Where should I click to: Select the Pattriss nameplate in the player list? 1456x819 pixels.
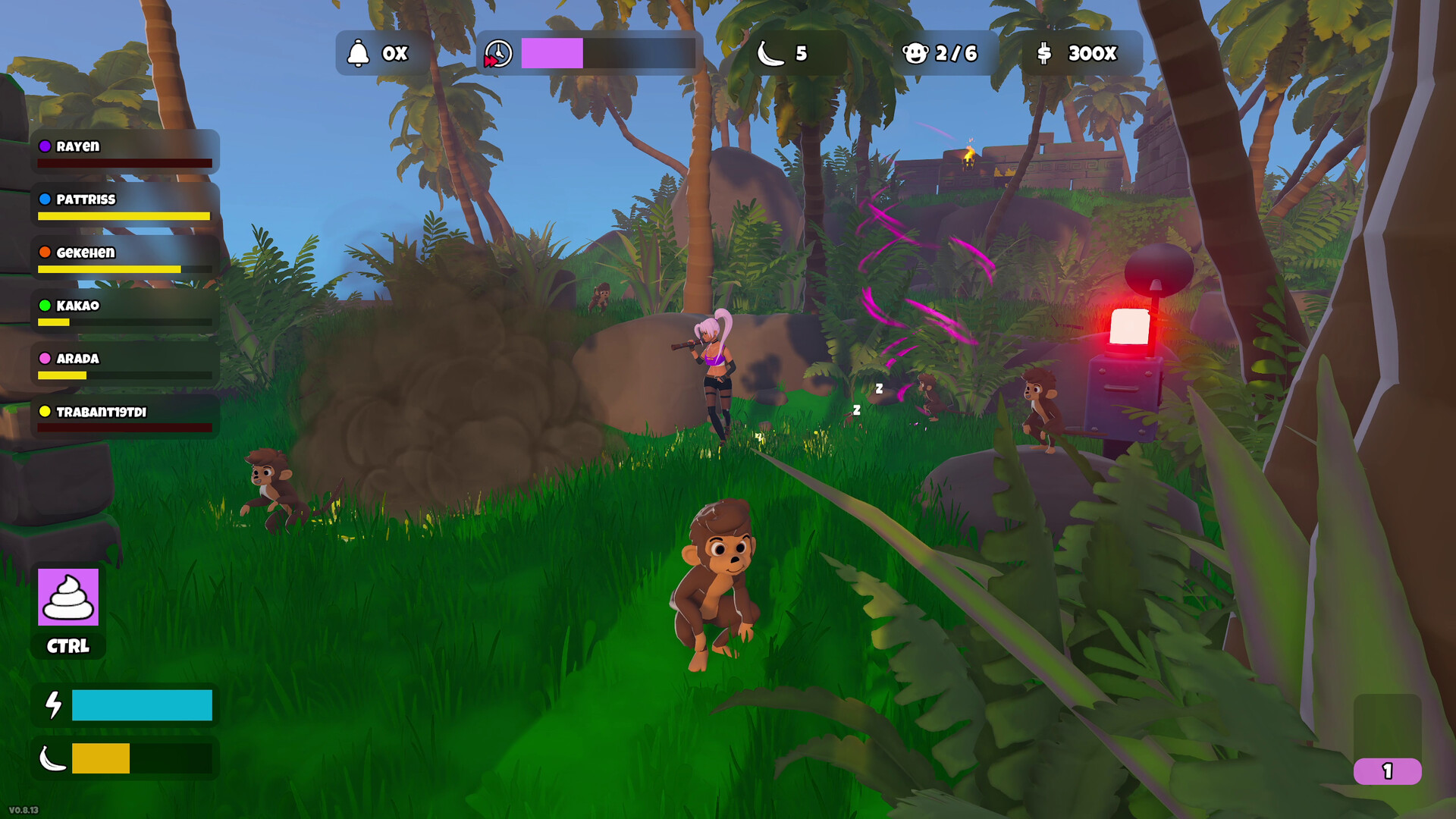click(85, 199)
